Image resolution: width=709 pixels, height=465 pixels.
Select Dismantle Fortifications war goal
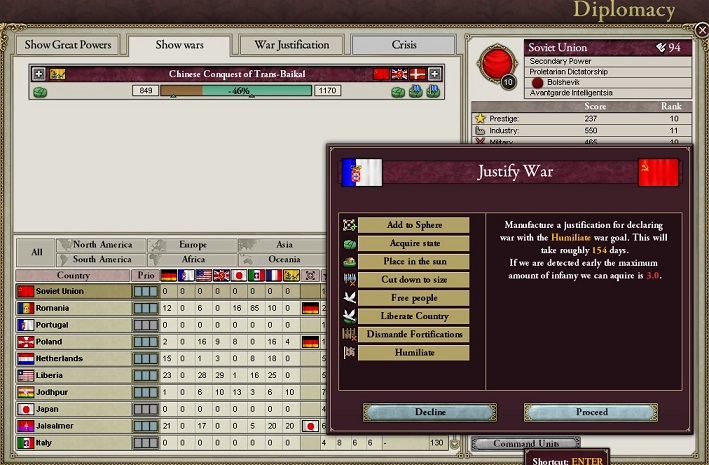(x=413, y=334)
